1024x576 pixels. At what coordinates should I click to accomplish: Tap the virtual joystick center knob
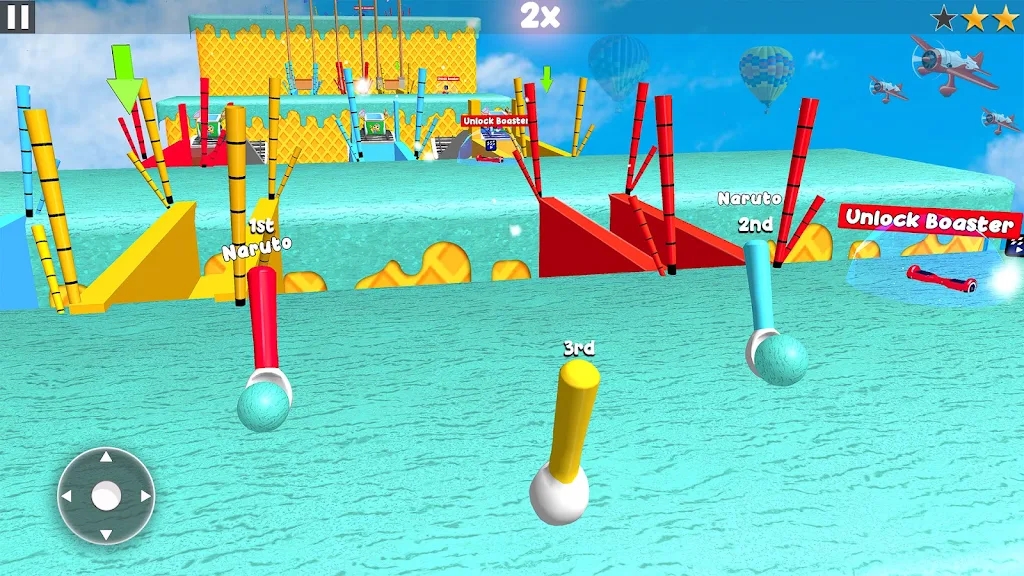tap(106, 495)
